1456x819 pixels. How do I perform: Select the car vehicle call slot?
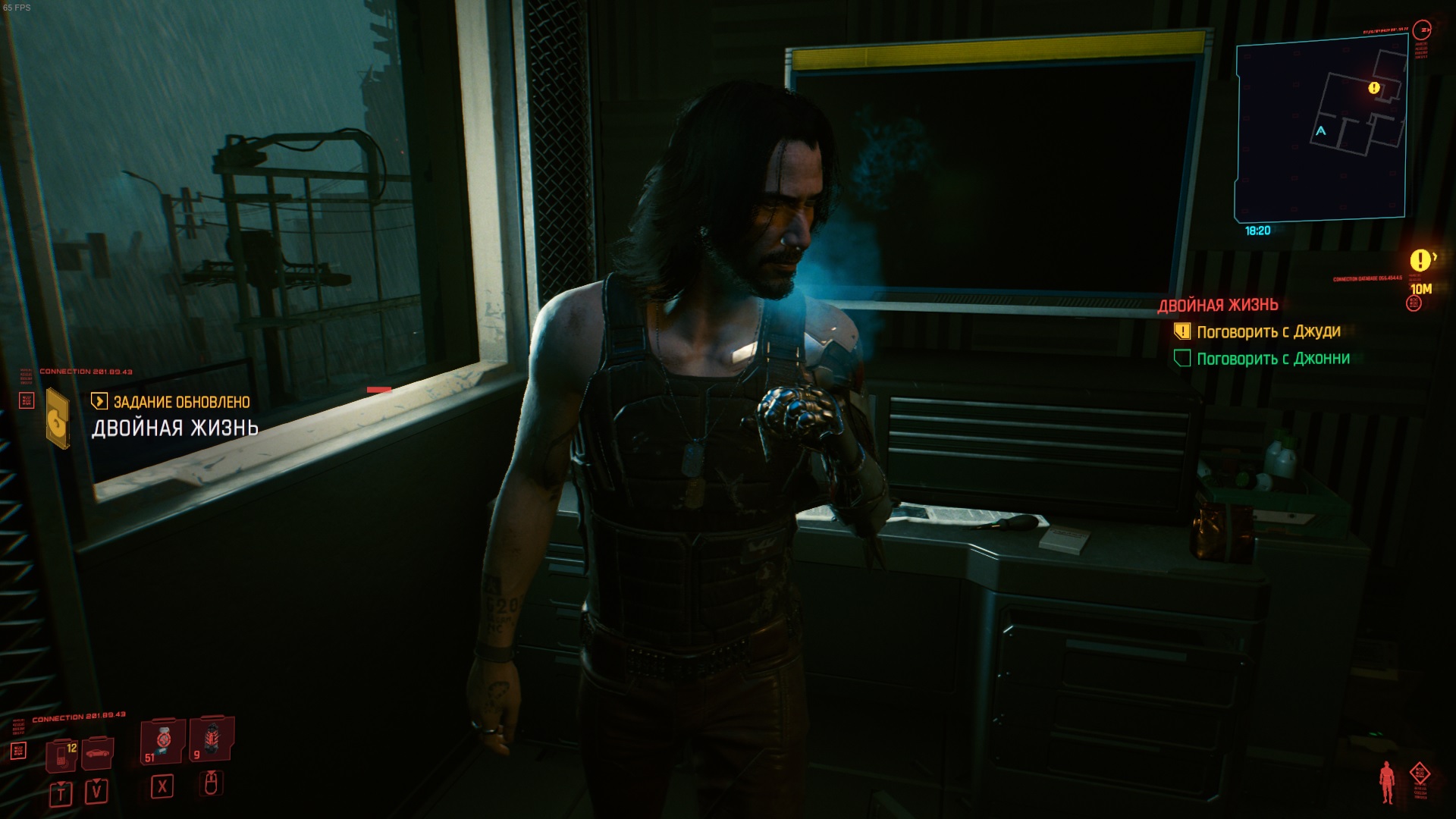(x=97, y=754)
